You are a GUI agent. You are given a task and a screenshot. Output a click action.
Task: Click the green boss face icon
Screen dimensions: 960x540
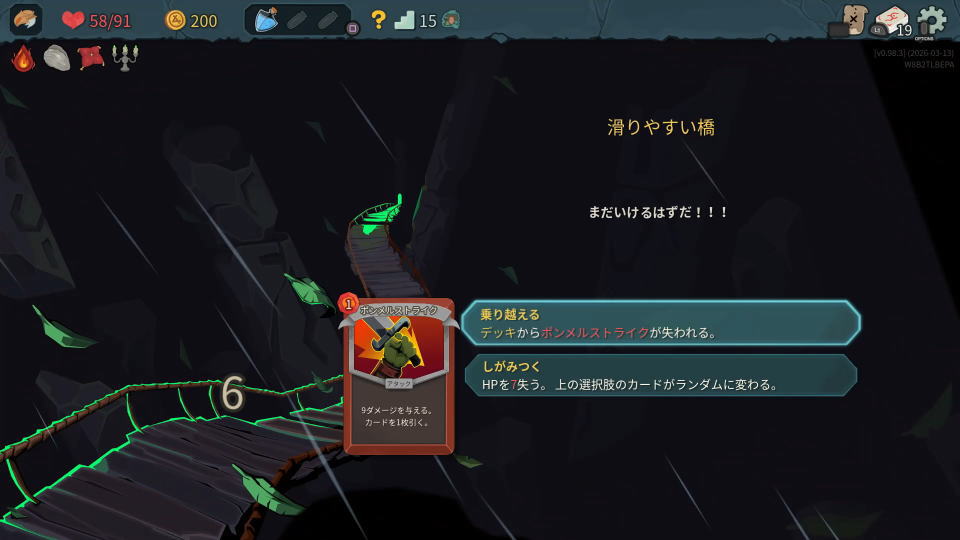click(x=451, y=20)
